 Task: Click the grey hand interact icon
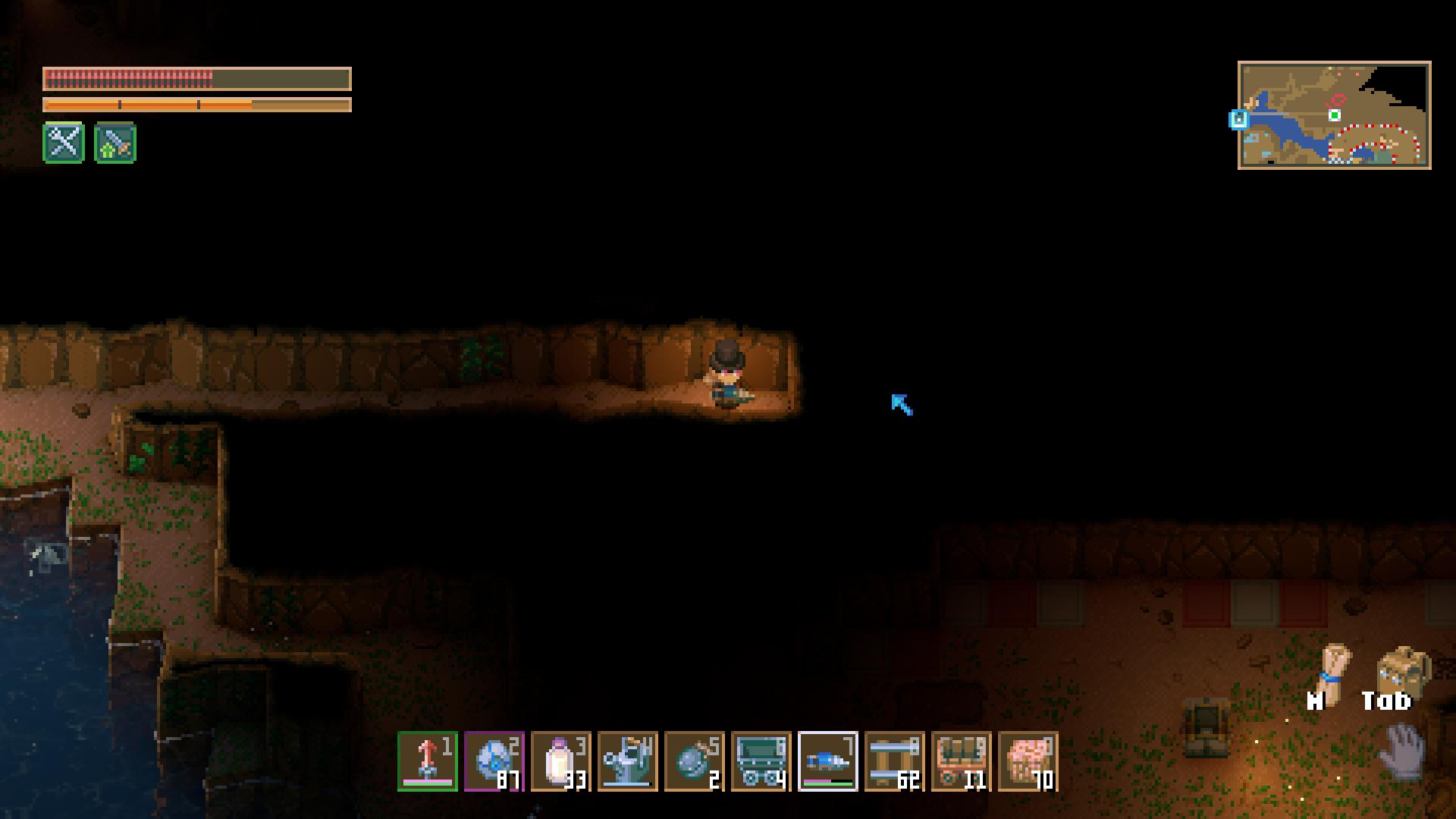click(x=1403, y=751)
